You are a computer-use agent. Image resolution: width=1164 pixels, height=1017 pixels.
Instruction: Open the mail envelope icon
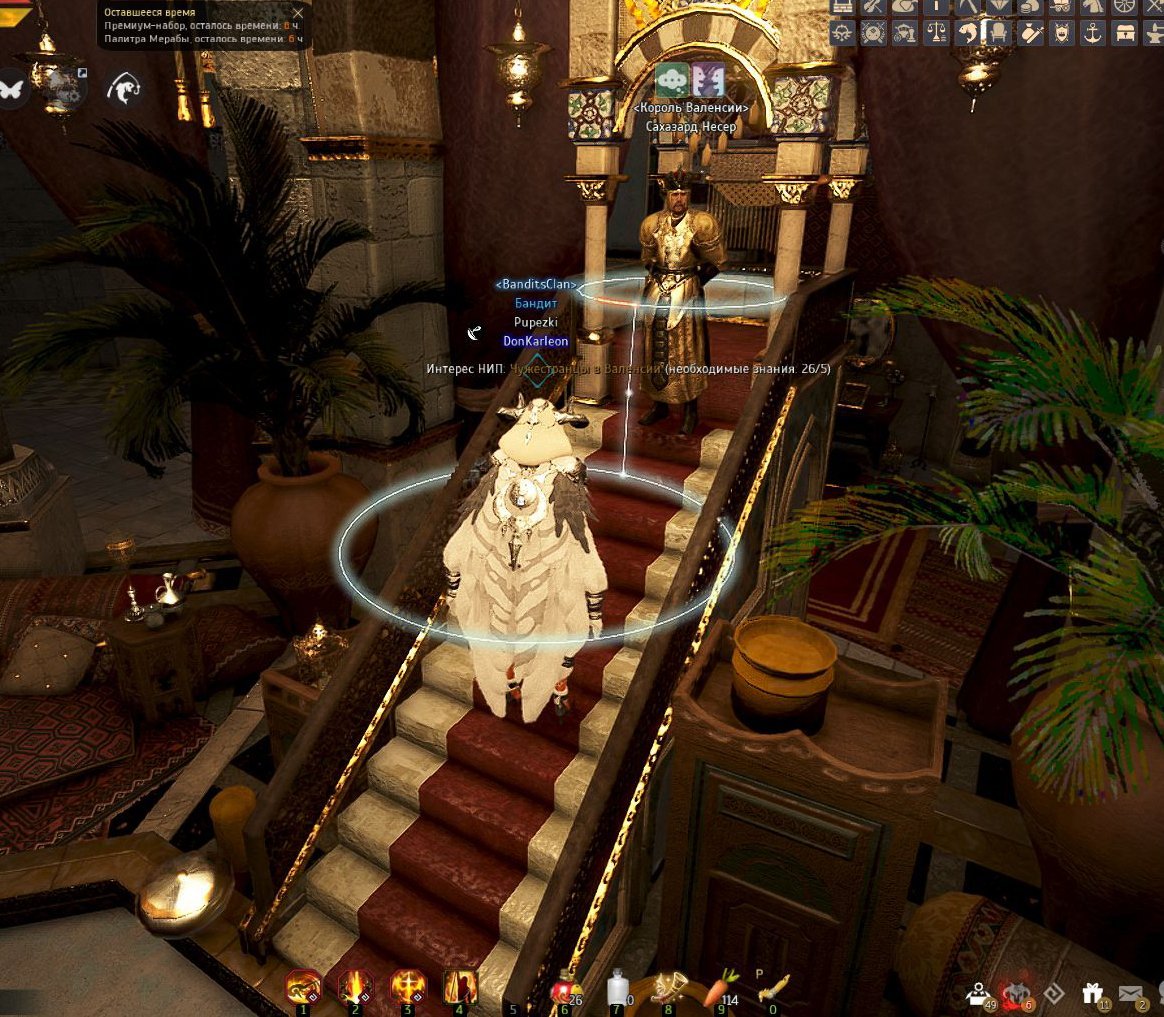[1132, 994]
